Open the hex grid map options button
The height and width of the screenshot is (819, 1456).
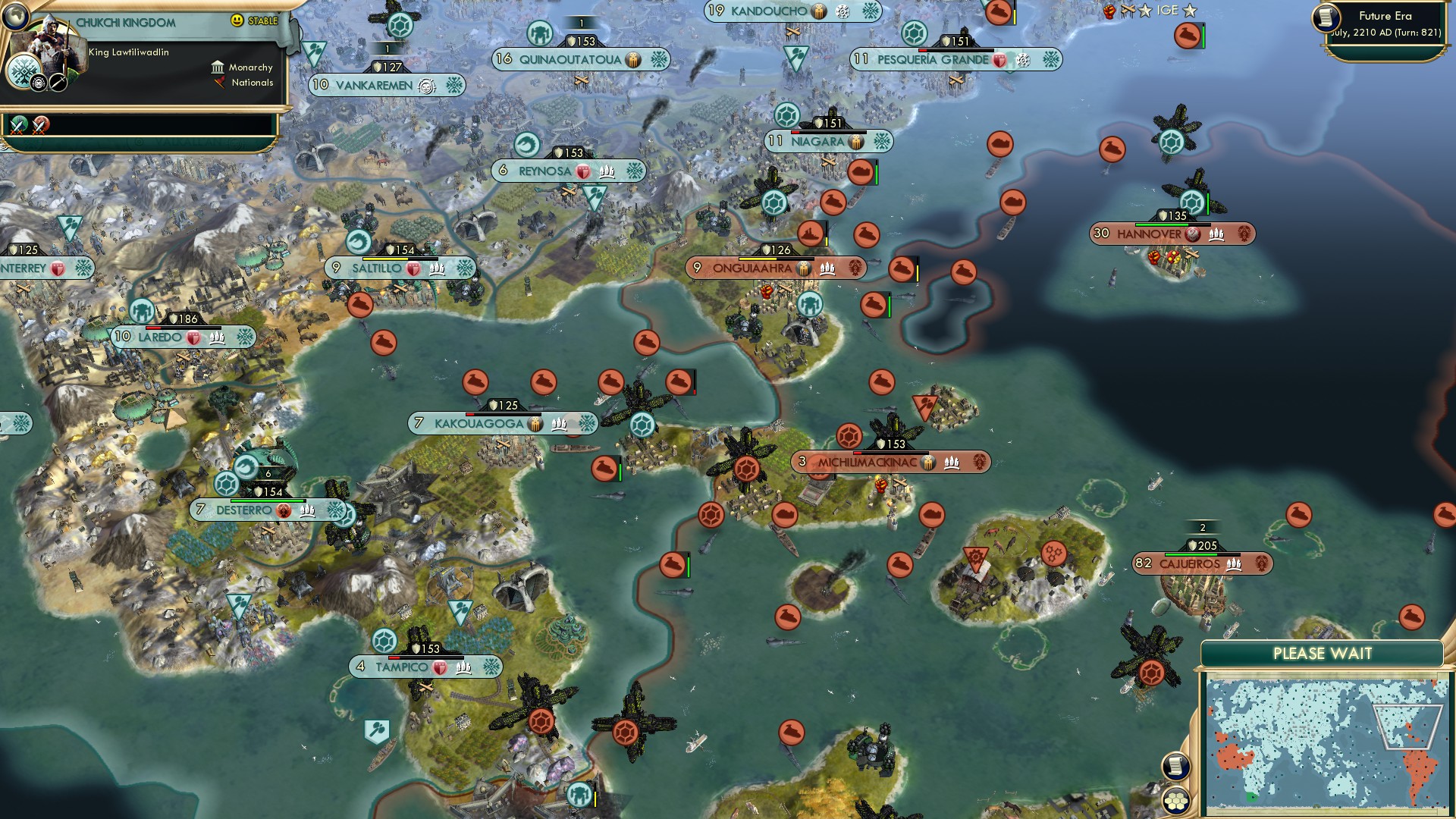coord(1176,801)
